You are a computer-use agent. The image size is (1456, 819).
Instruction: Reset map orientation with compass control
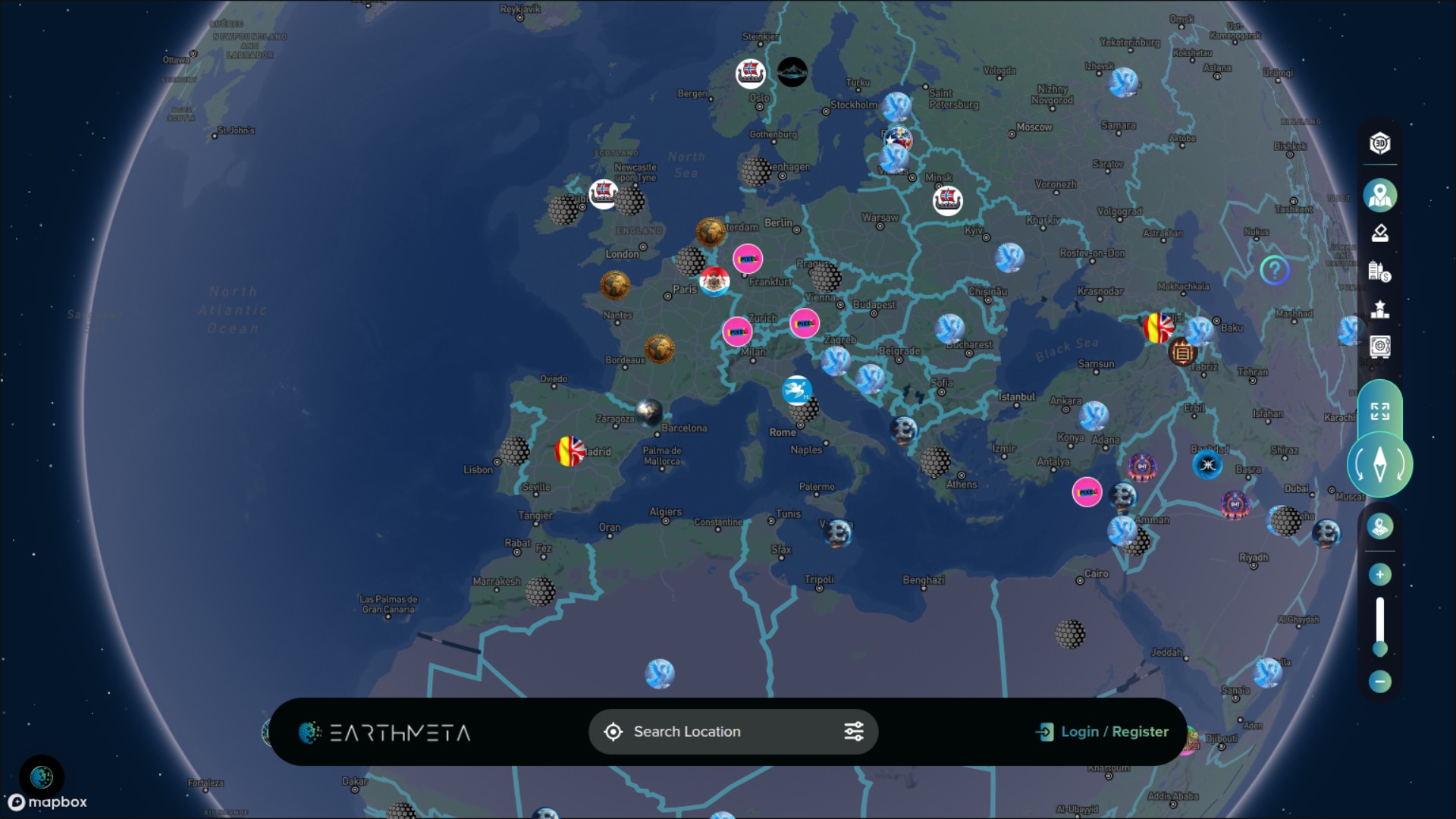click(1379, 463)
